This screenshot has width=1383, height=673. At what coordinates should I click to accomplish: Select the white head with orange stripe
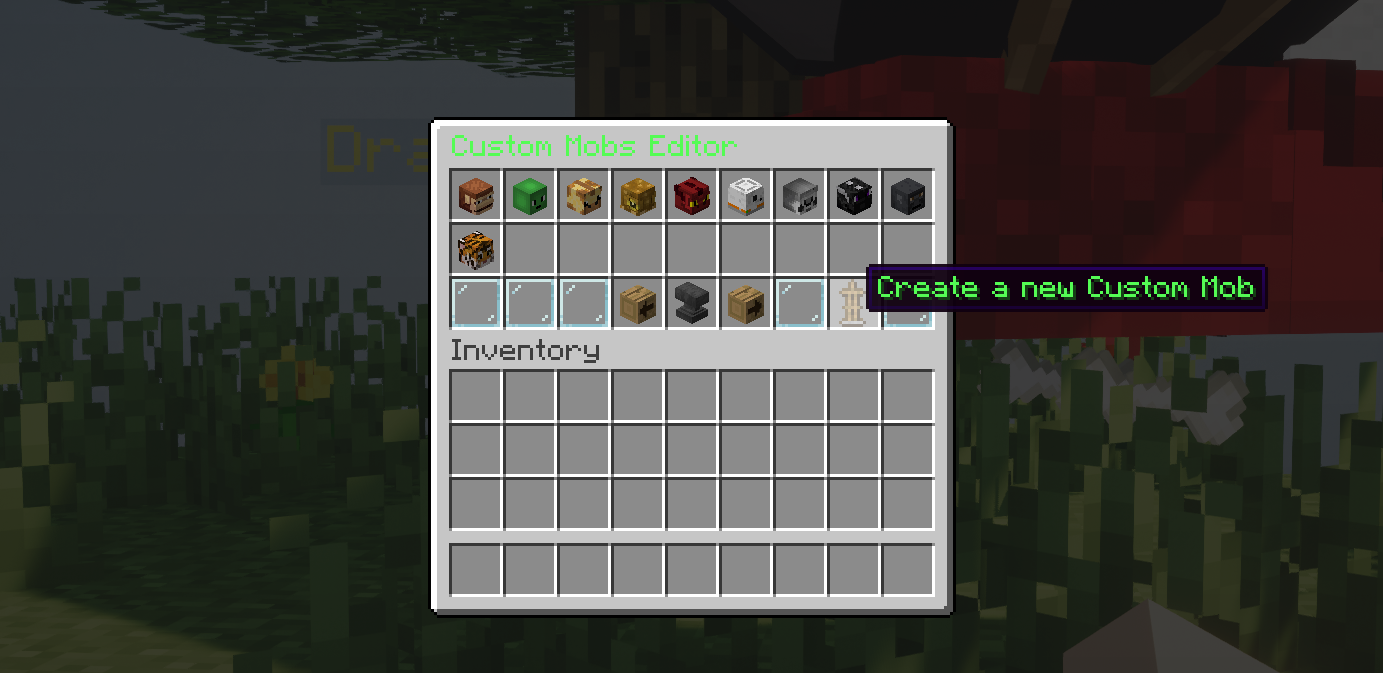point(745,195)
